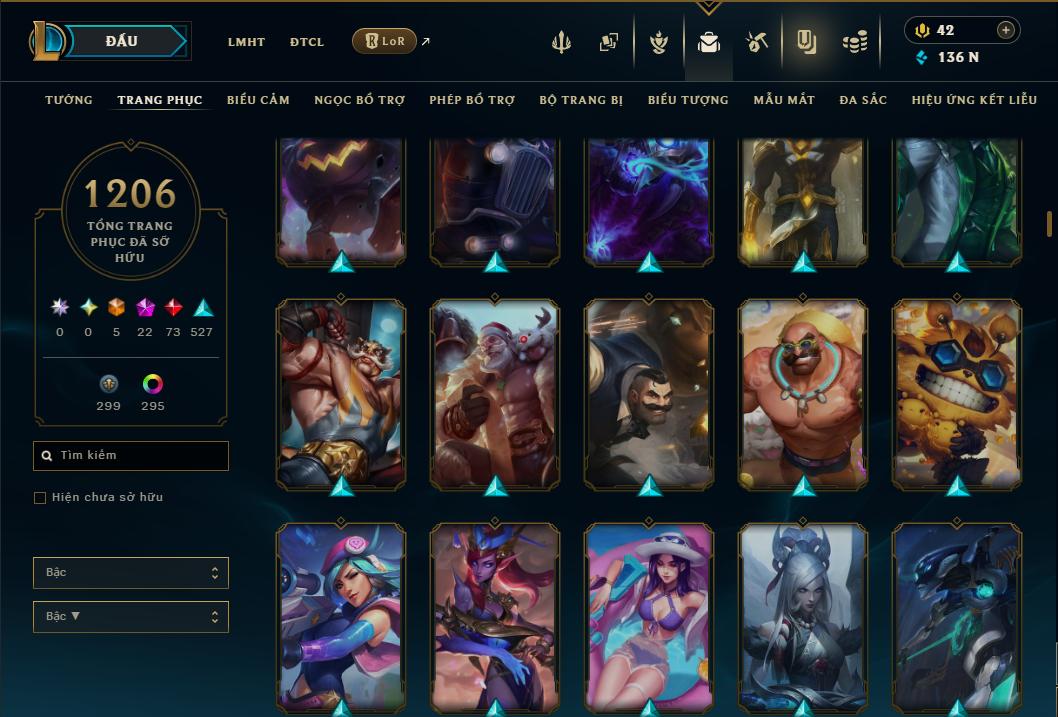Open the backpack collection icon
The image size is (1058, 717).
[x=709, y=42]
